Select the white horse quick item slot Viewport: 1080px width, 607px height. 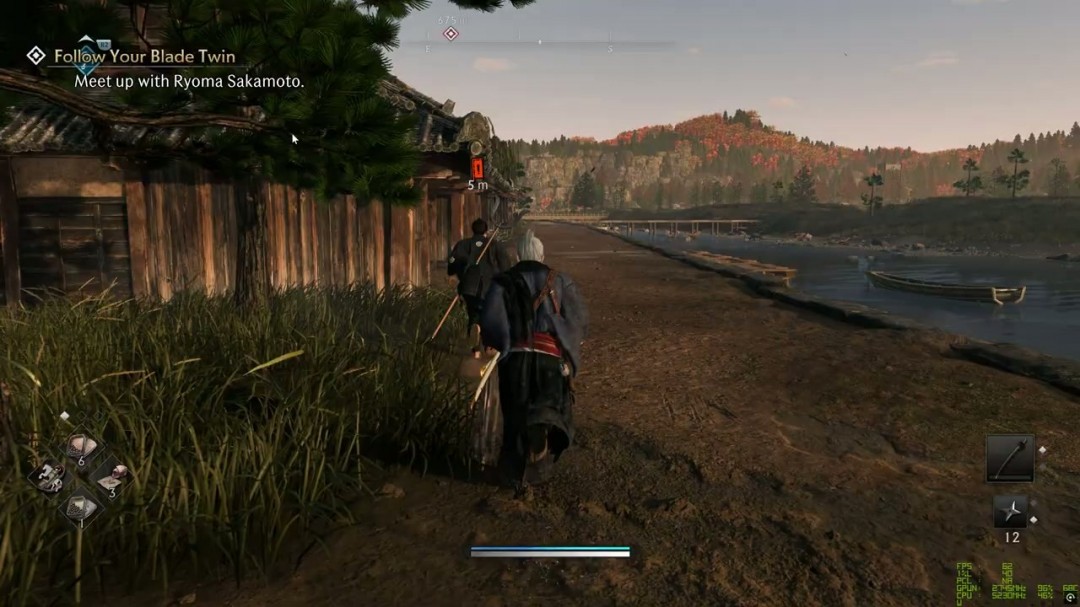click(x=47, y=477)
